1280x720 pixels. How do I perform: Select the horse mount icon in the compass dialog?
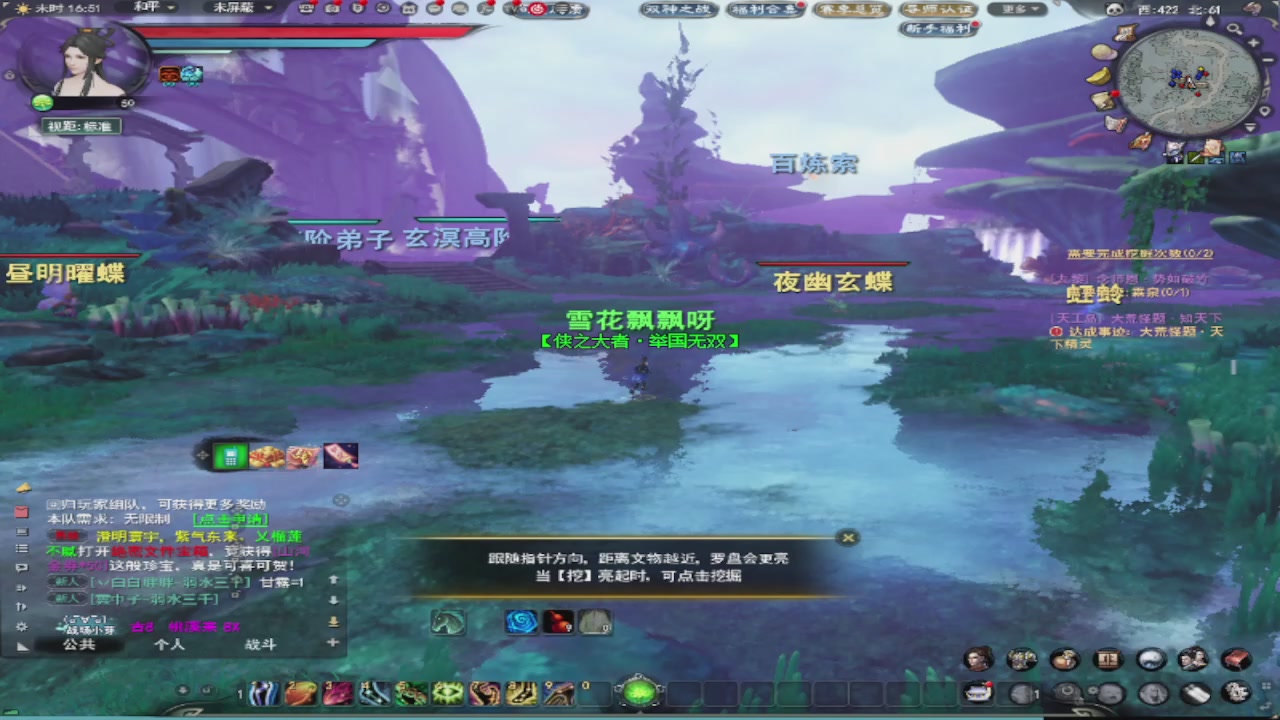pos(448,622)
